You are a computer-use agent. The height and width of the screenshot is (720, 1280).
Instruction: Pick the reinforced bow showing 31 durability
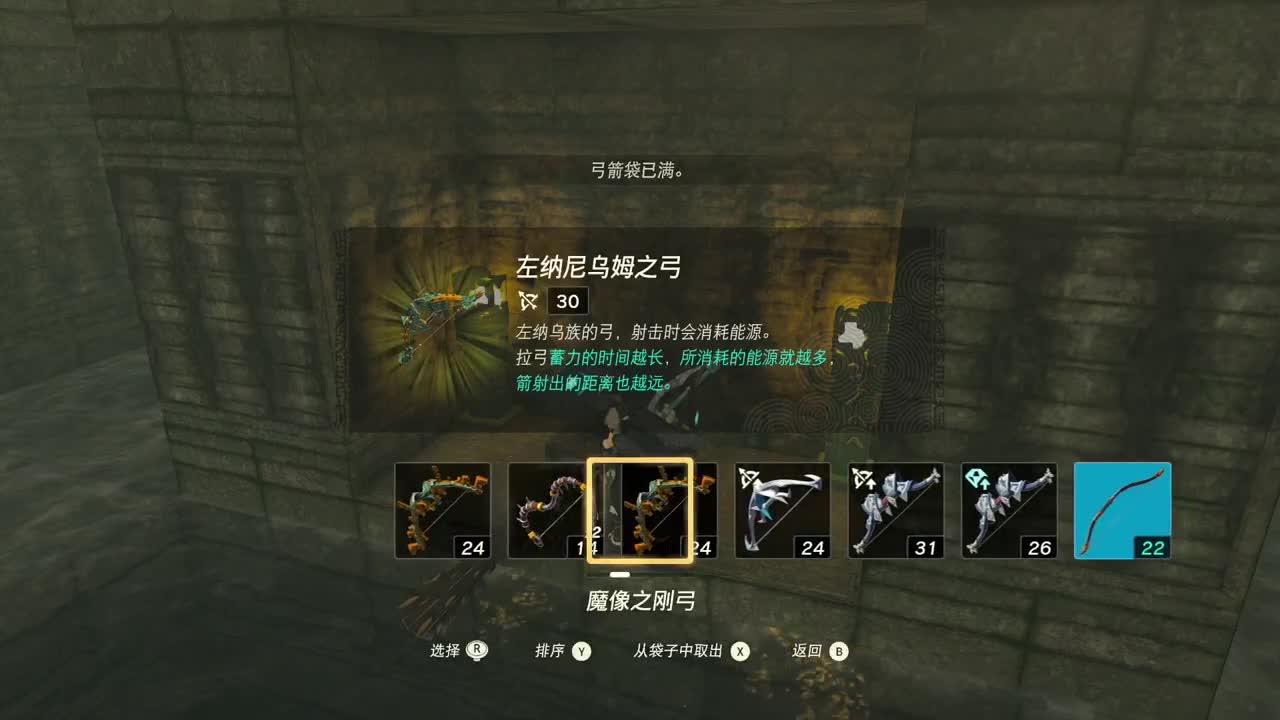[x=894, y=510]
